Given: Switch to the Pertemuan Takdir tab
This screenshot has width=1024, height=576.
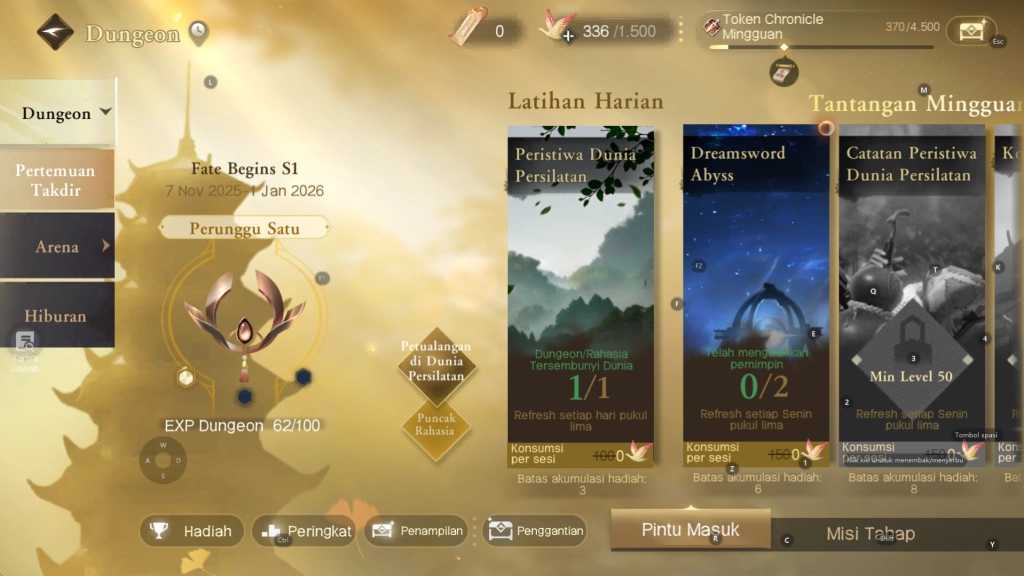Looking at the screenshot, I should click(56, 180).
